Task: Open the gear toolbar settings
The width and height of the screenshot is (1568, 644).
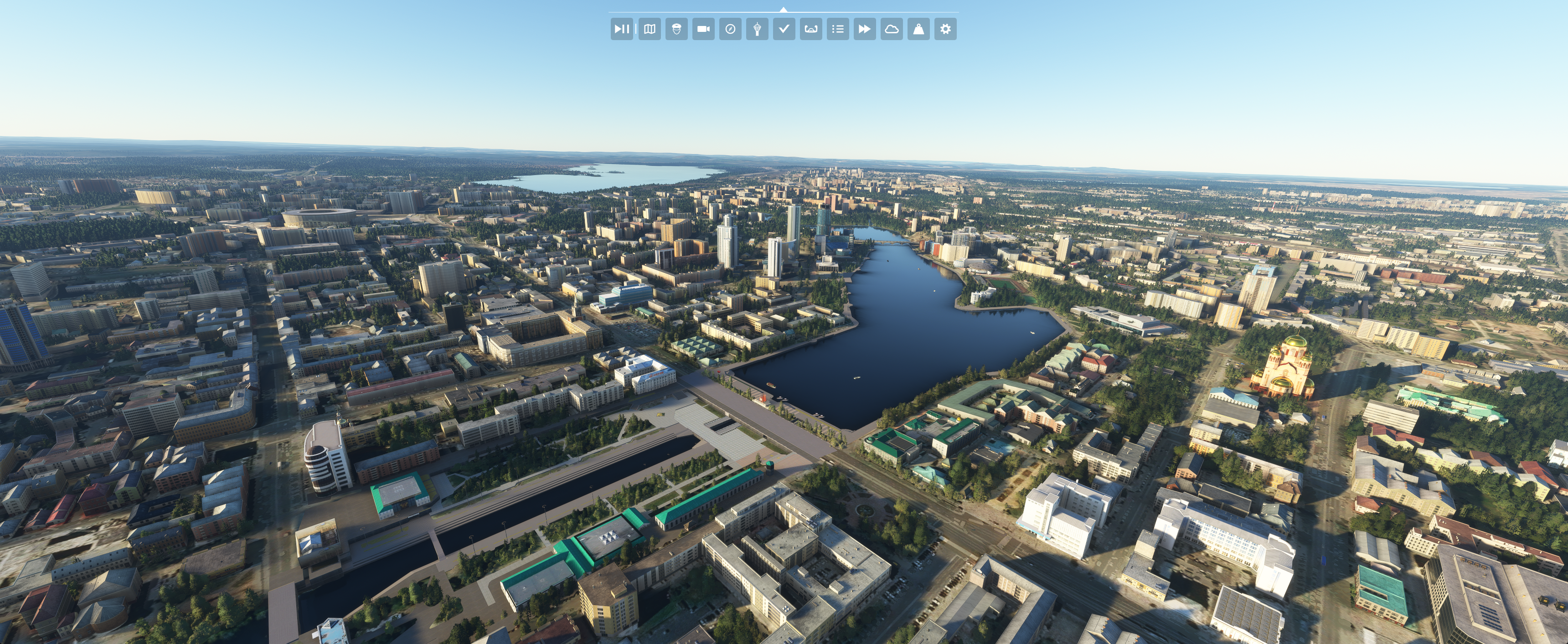Action: coord(945,29)
